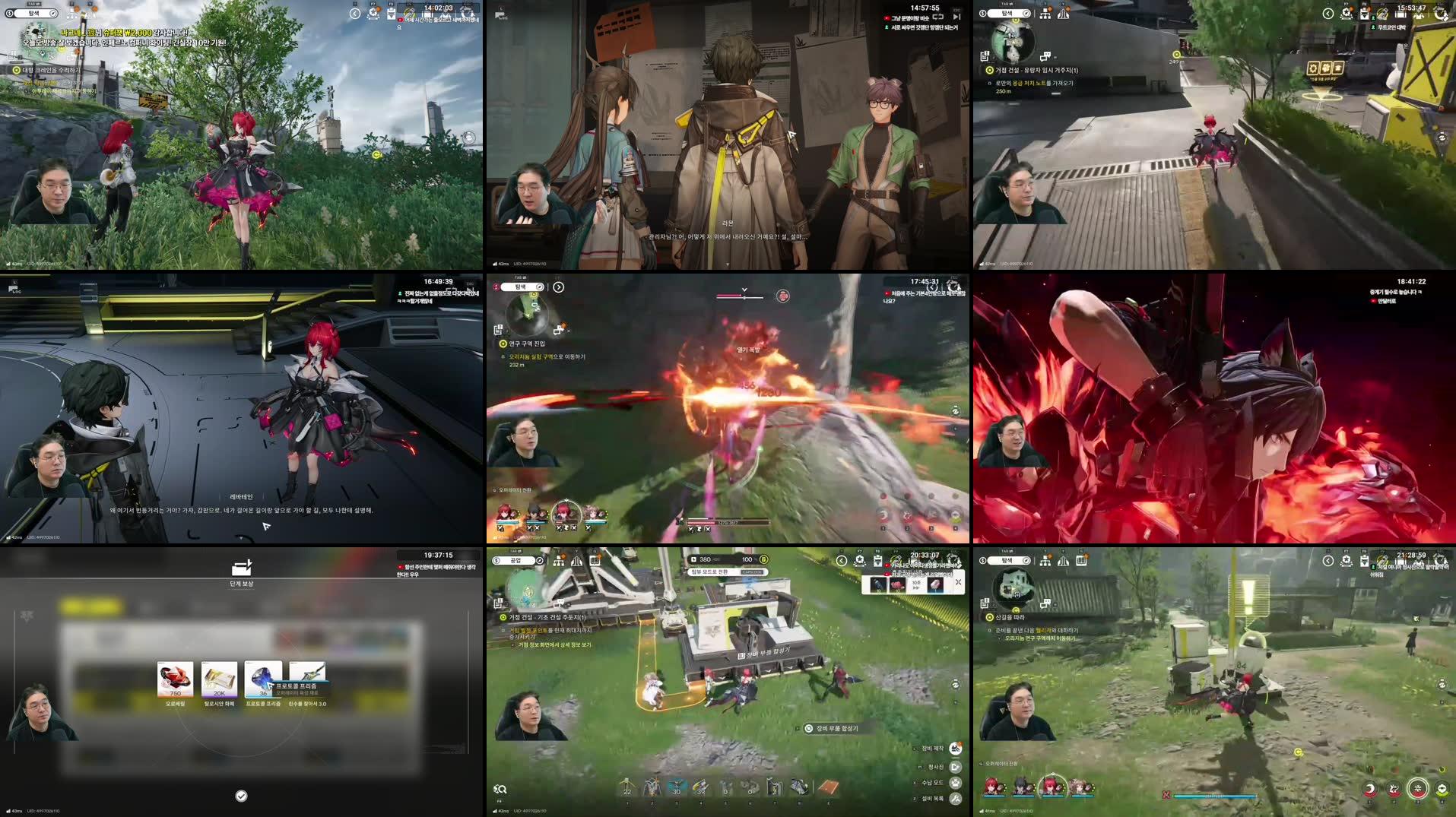1456x817 pixels.
Task: Click the 수납 모드 storage mode paw icon
Action: point(956,784)
